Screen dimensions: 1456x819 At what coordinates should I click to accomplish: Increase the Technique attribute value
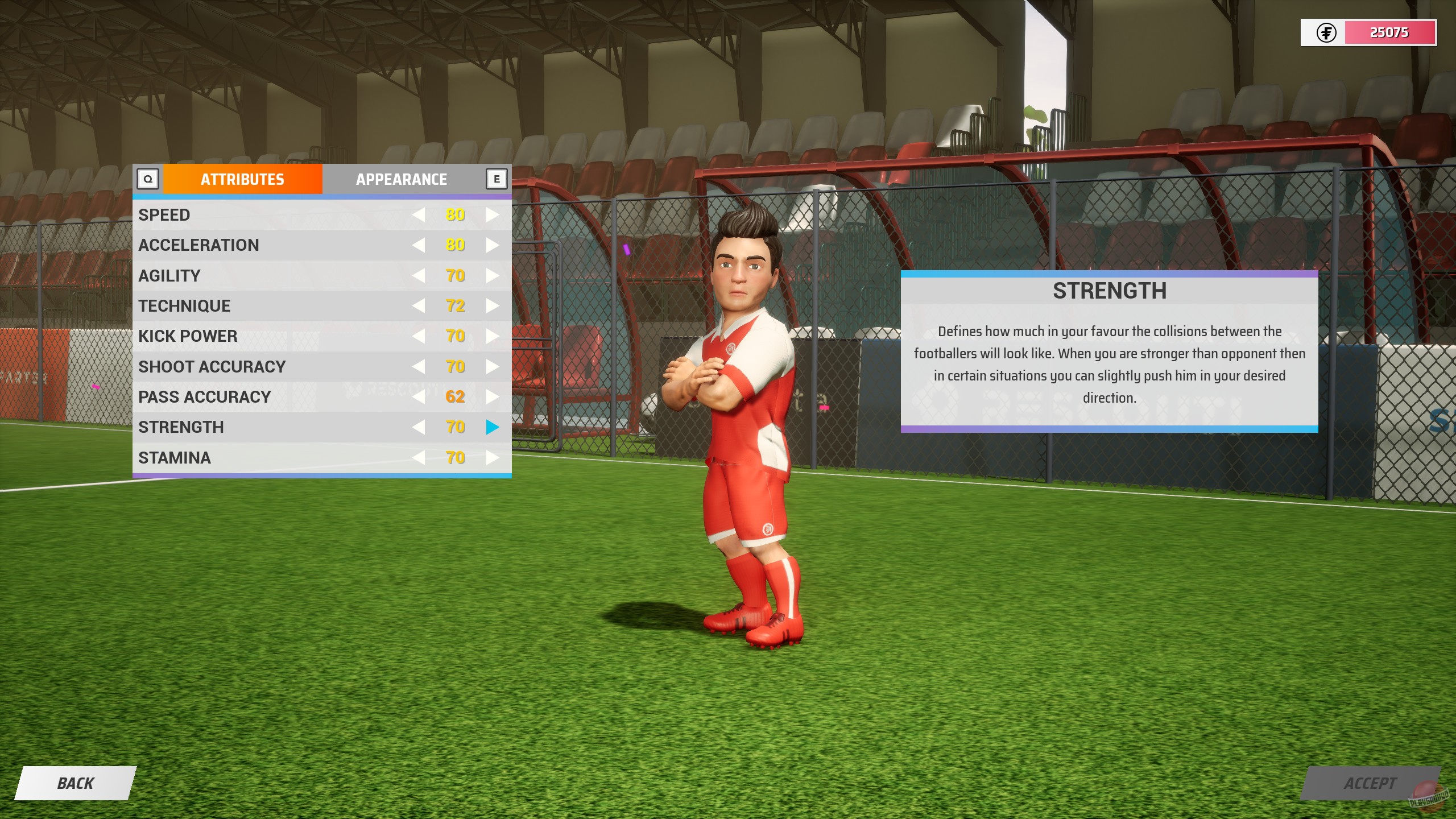click(491, 305)
